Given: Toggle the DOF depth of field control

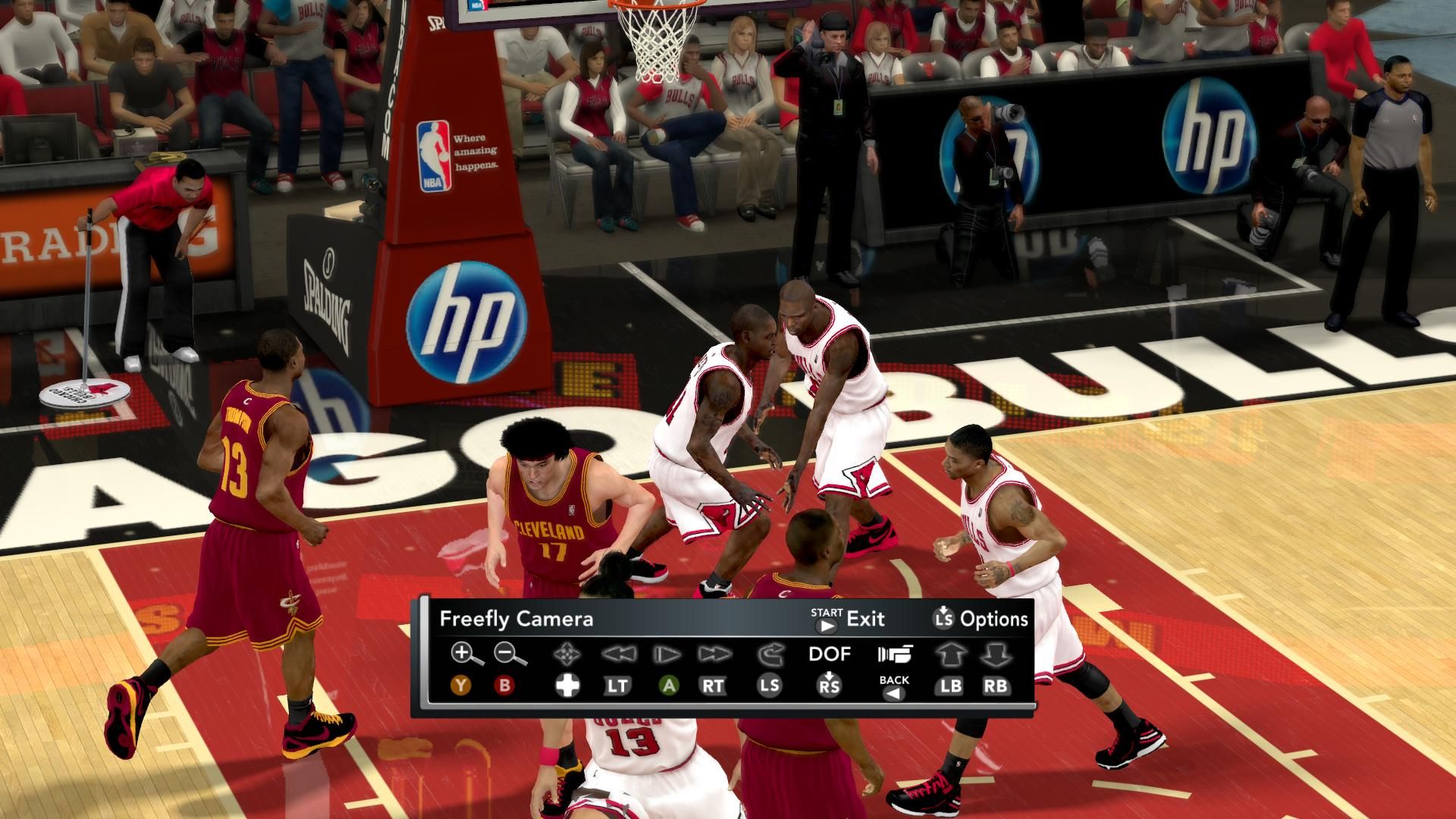Looking at the screenshot, I should [830, 654].
